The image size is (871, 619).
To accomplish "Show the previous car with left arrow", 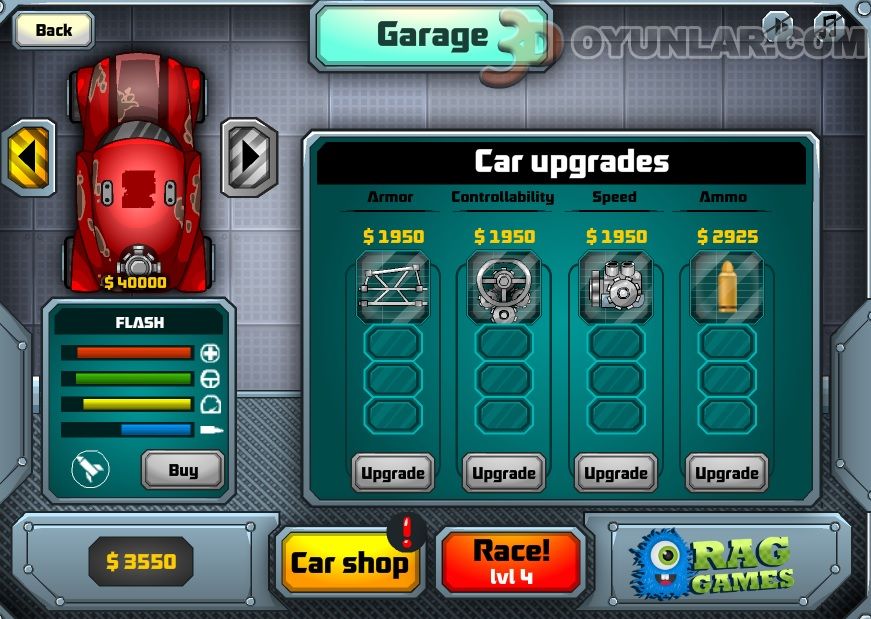I will [29, 158].
